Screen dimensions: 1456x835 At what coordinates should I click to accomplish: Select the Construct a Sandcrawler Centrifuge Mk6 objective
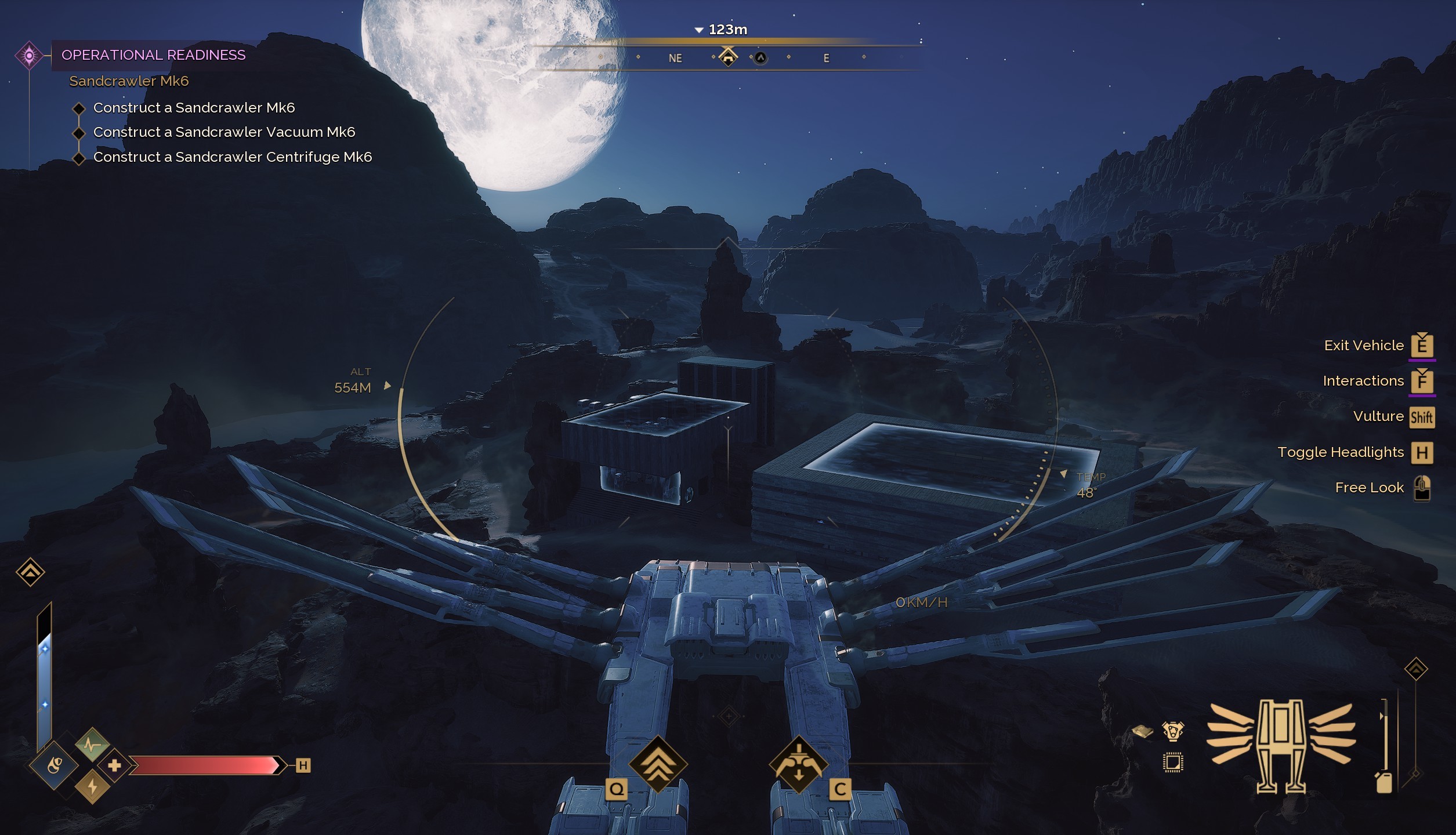(x=232, y=157)
